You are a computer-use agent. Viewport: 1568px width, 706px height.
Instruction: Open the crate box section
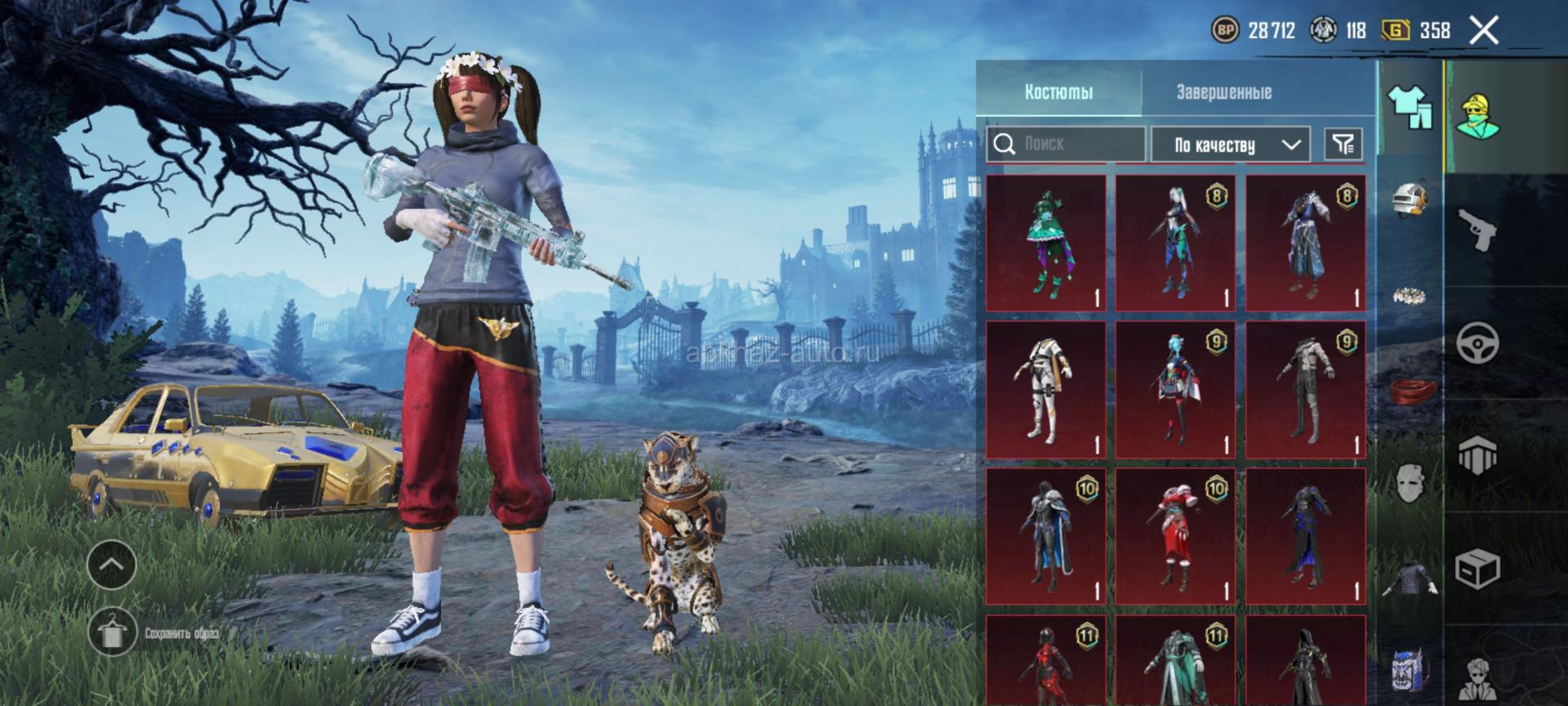[1477, 568]
